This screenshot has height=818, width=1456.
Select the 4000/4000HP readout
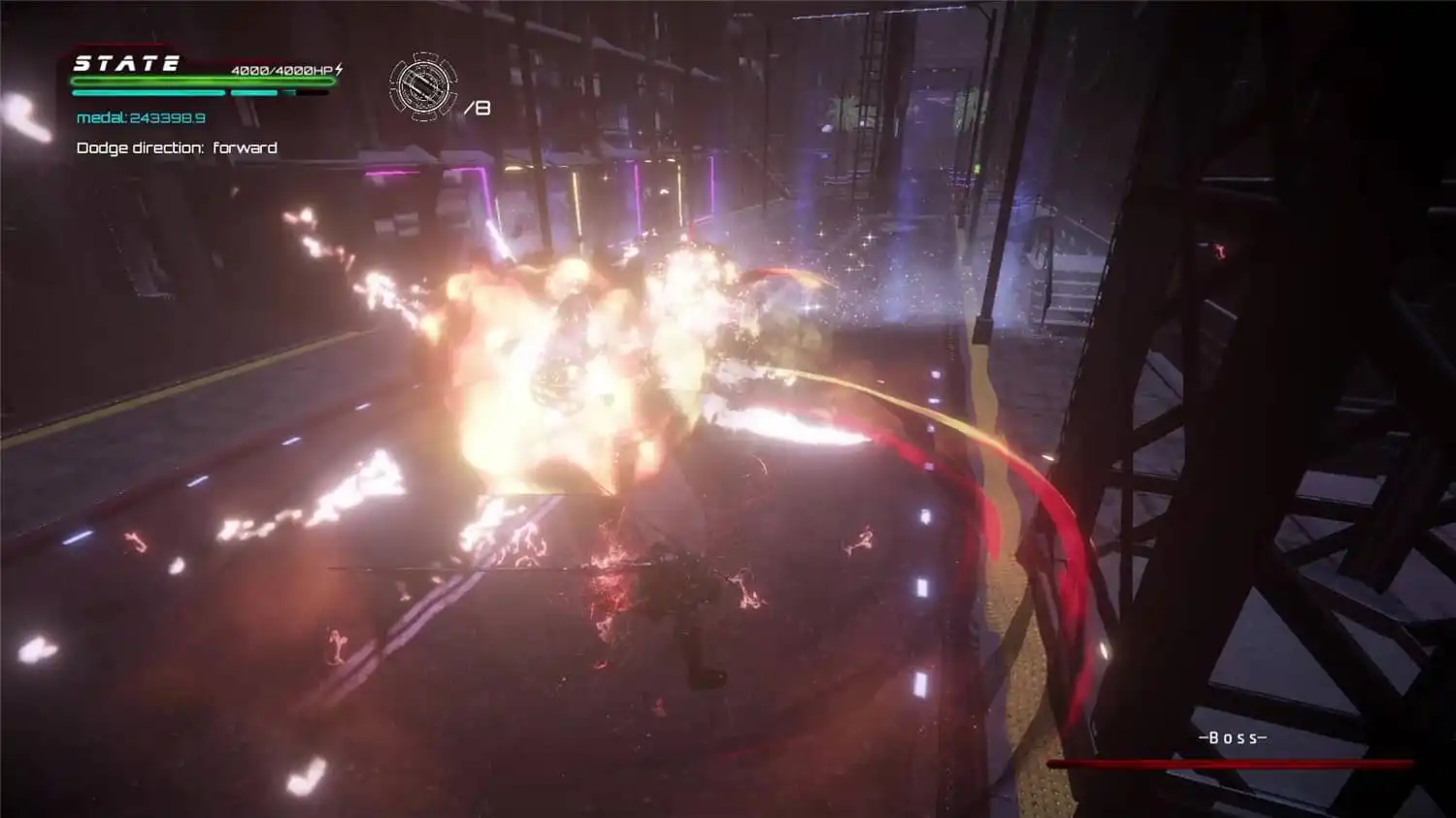pos(281,70)
